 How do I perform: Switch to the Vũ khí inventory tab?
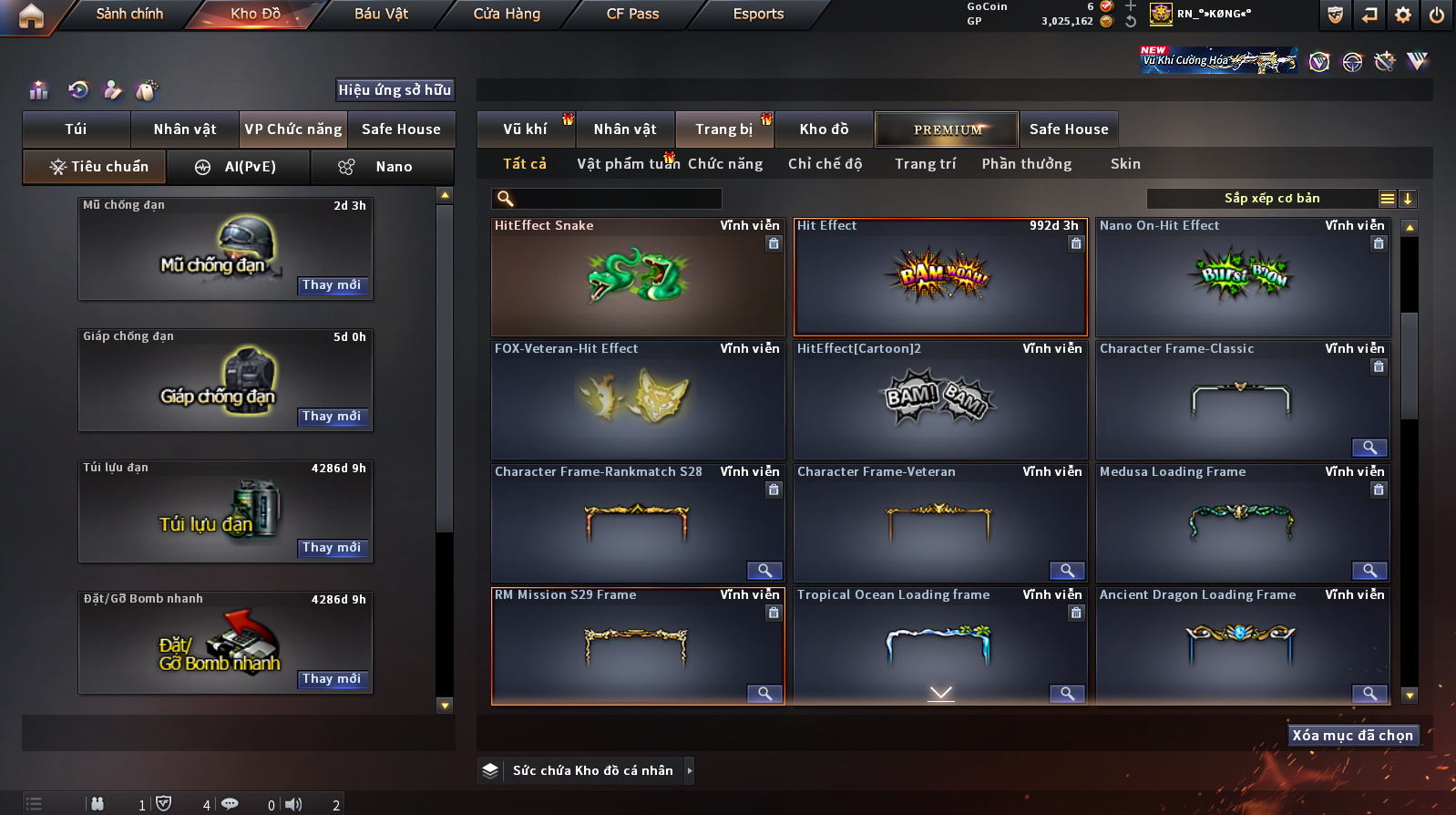click(x=525, y=129)
